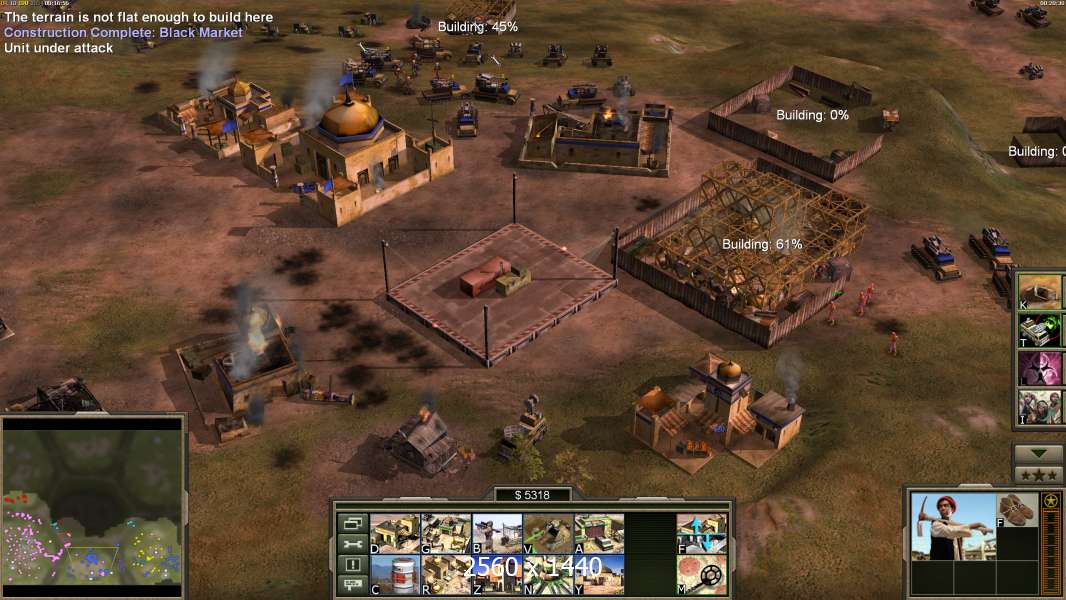1066x600 pixels.
Task: Choose the build icon labeled D
Action: (396, 533)
